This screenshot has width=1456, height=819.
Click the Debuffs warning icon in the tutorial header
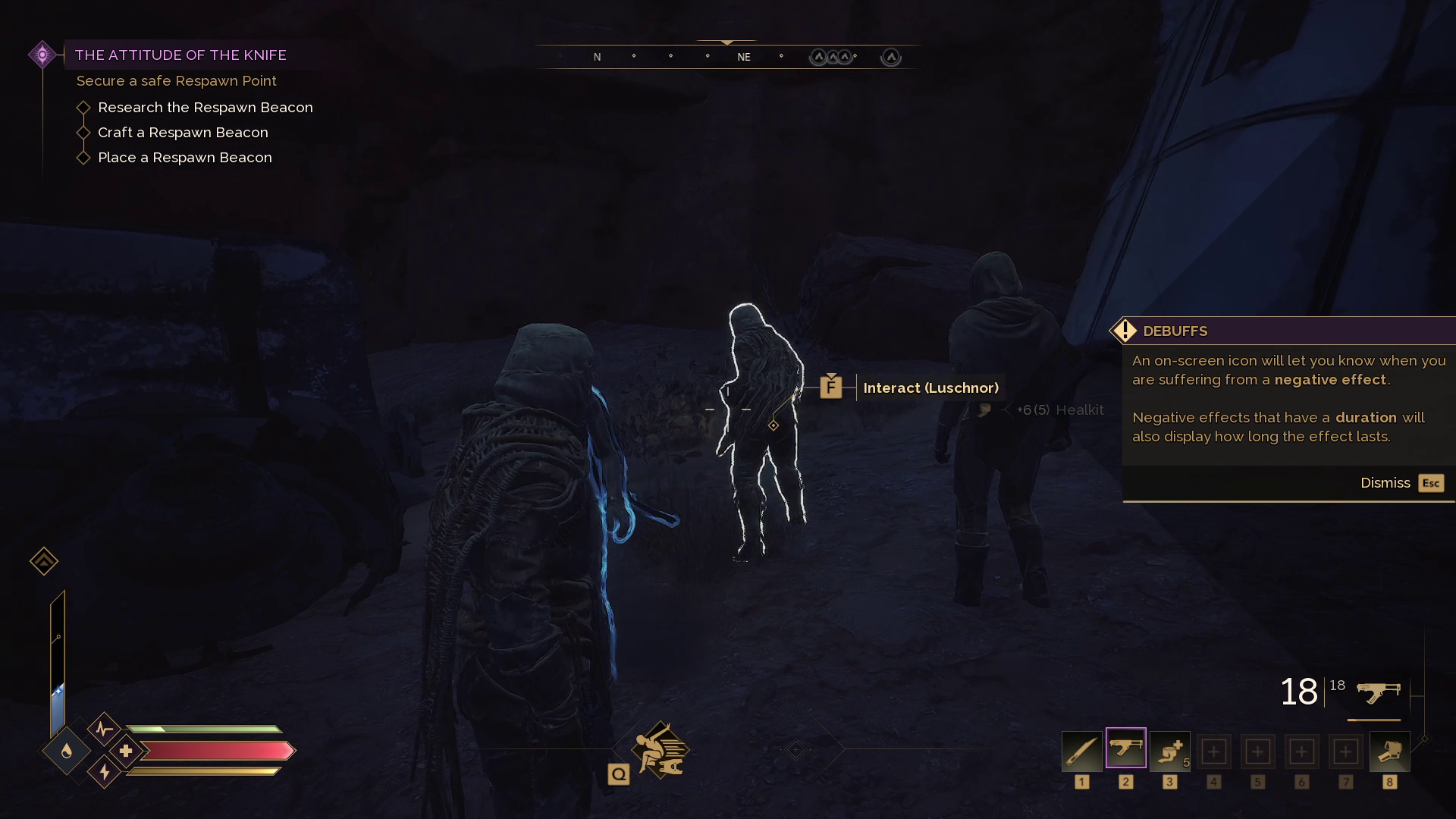point(1125,331)
